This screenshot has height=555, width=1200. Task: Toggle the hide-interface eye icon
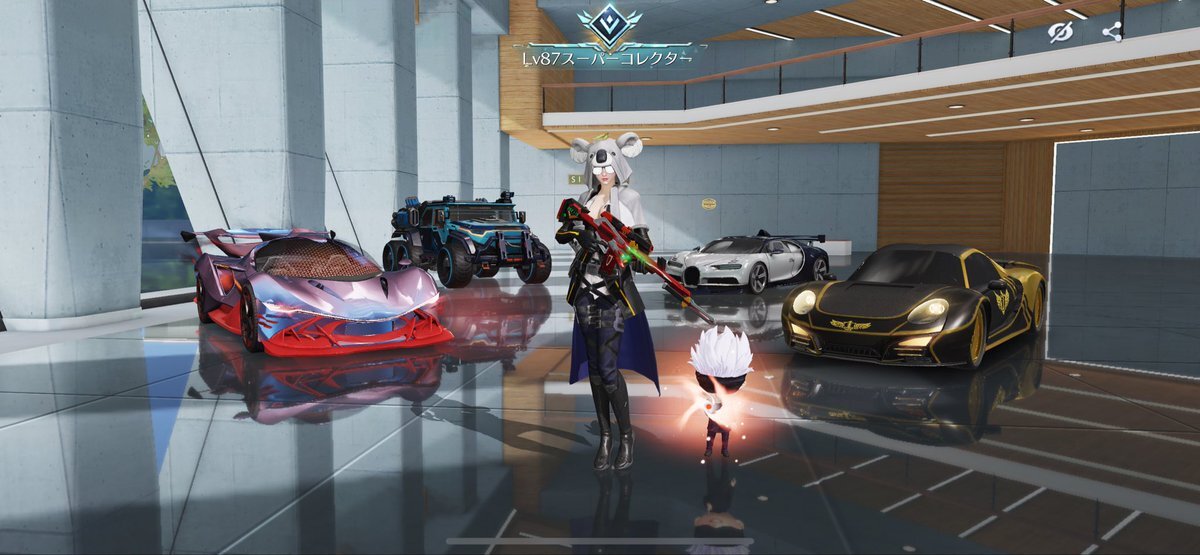tap(1059, 32)
